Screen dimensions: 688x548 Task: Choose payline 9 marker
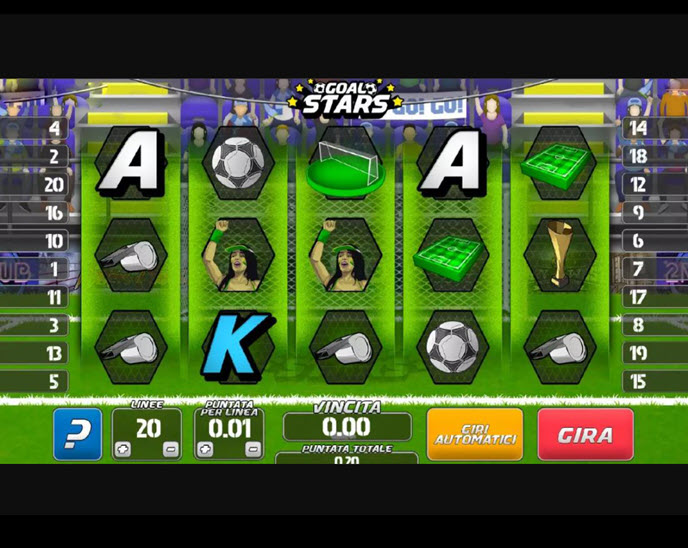coord(638,213)
